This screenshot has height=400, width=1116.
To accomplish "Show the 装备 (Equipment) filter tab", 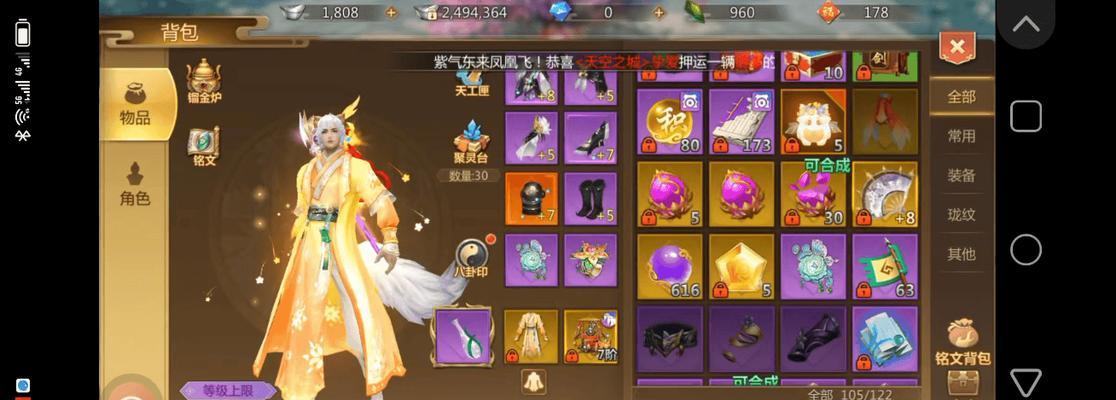I will pos(961,175).
